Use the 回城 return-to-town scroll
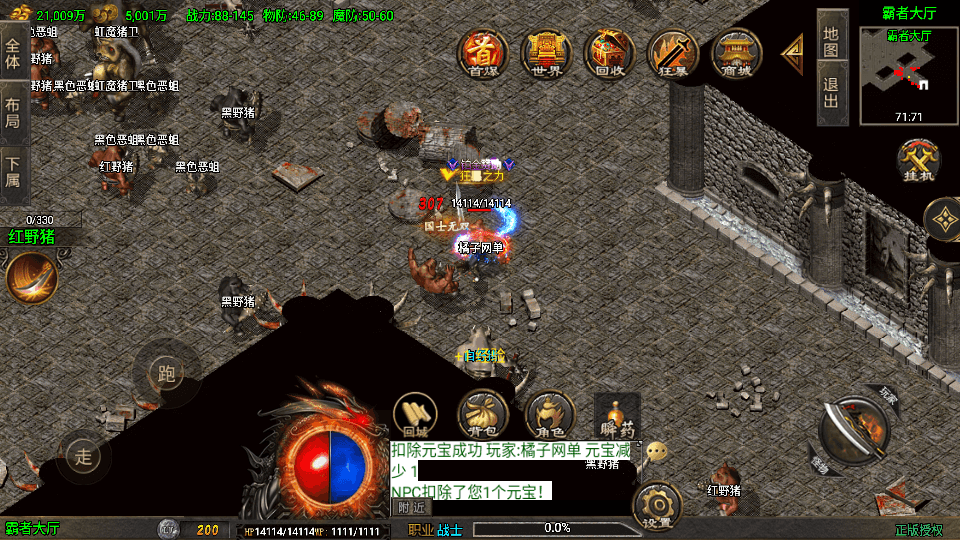The image size is (960, 540). [x=415, y=412]
